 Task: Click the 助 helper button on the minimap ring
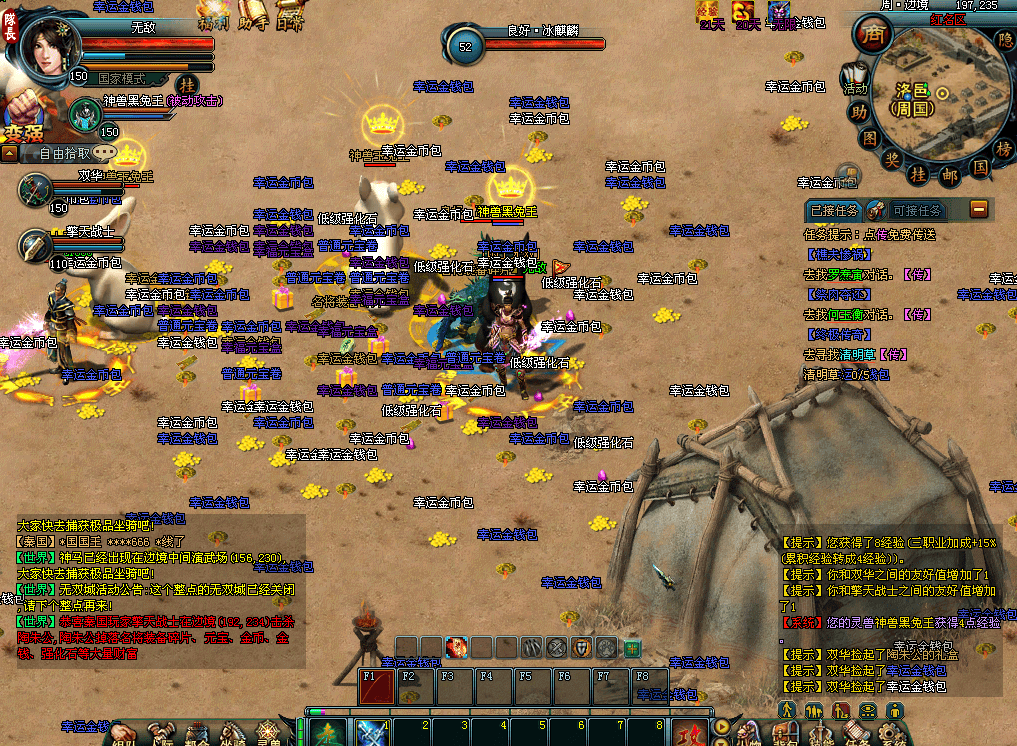click(x=857, y=112)
